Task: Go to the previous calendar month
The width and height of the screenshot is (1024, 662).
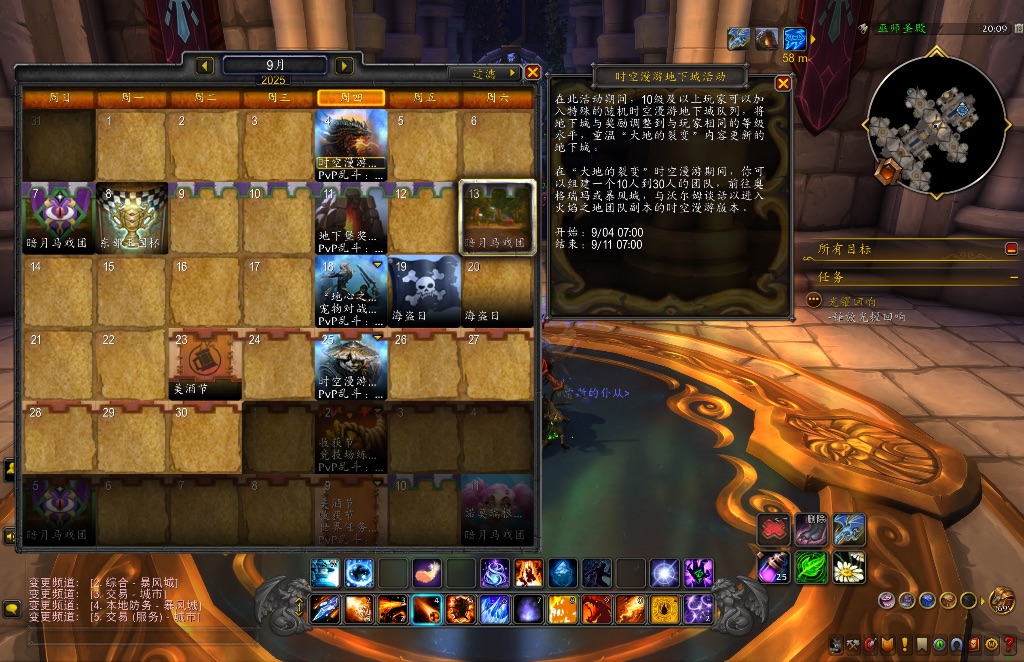Action: tap(205, 66)
